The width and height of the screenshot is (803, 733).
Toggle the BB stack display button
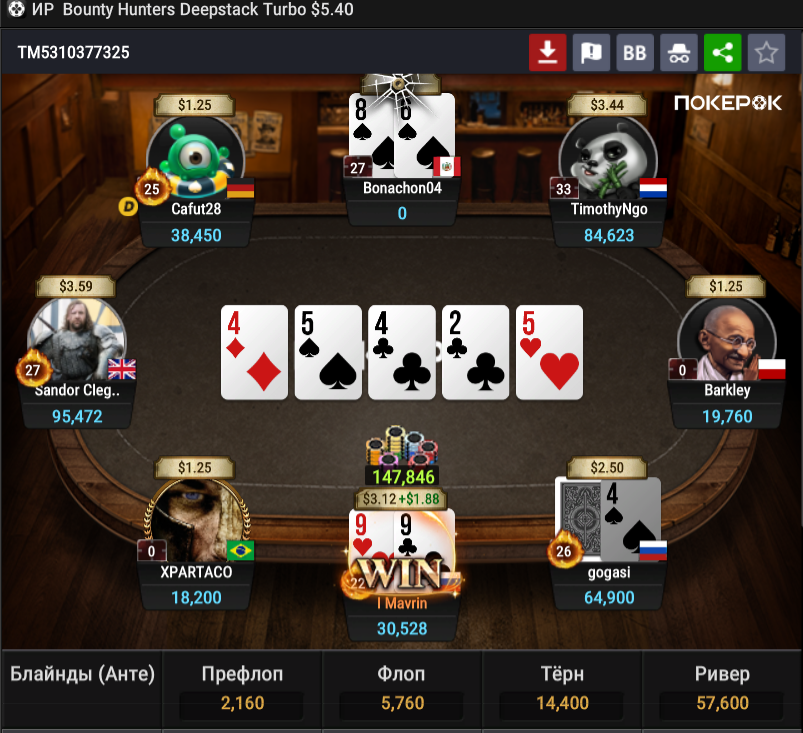point(635,53)
